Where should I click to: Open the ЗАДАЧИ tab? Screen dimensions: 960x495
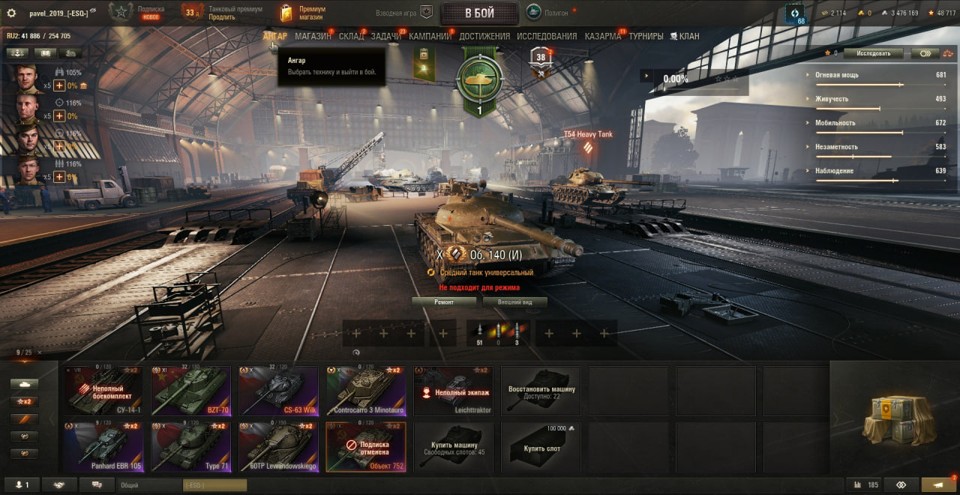386,37
